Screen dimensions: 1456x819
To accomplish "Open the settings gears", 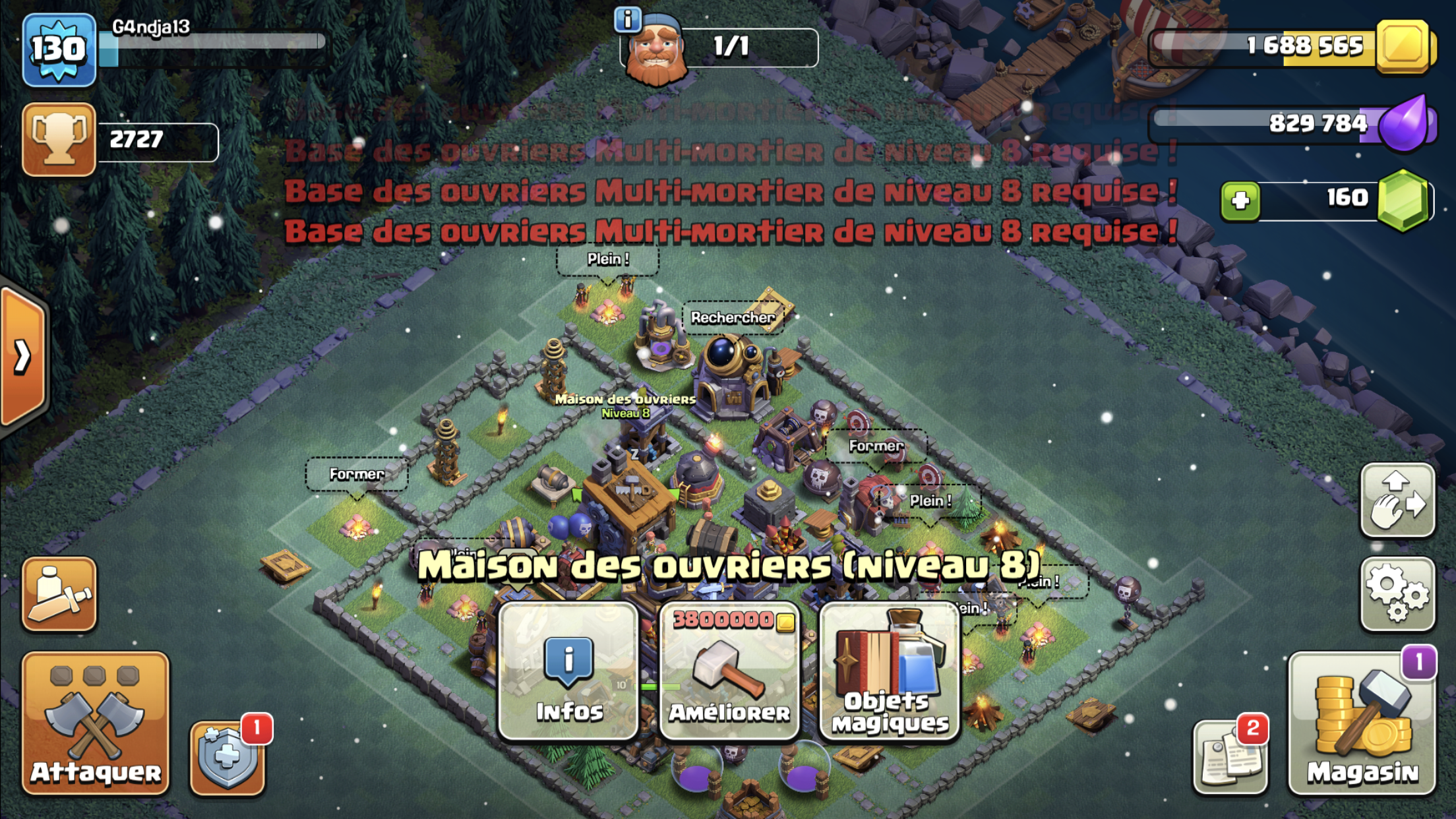I will point(1397,593).
